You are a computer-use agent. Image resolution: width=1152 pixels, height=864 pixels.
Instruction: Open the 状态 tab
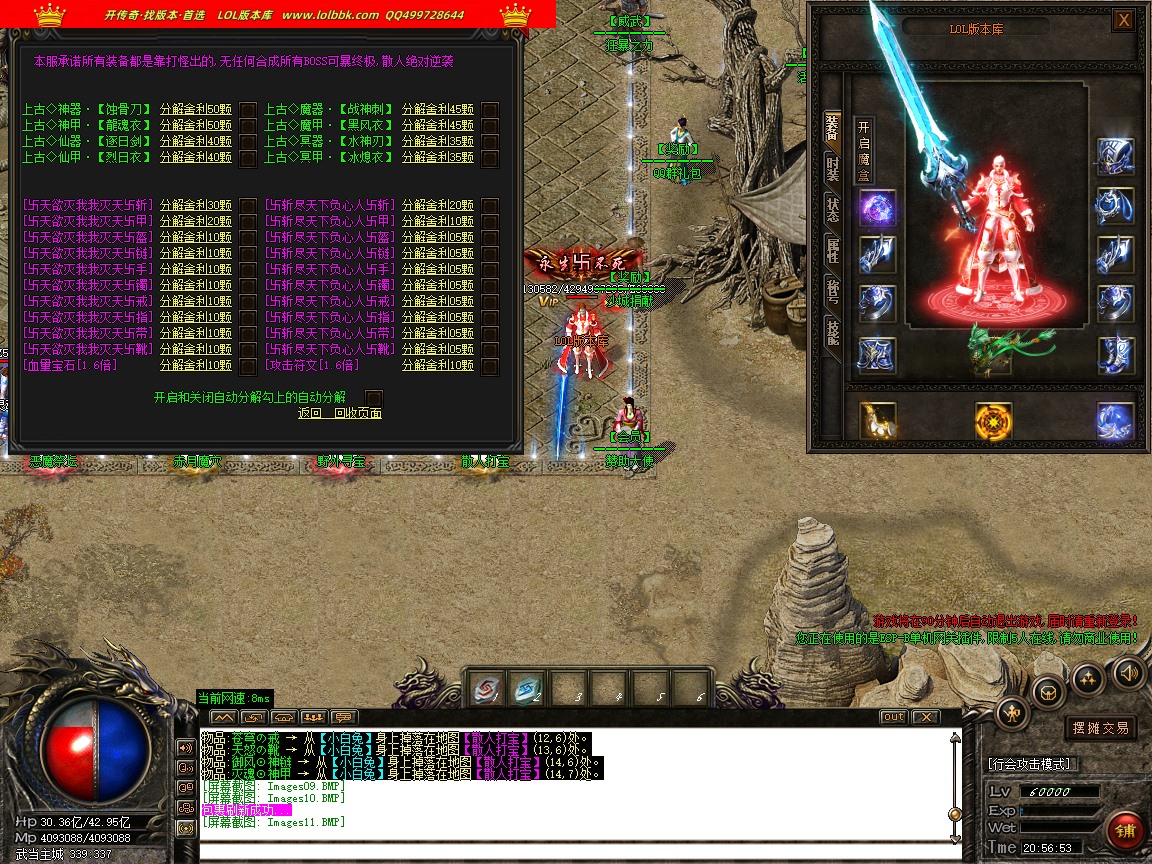[x=832, y=209]
